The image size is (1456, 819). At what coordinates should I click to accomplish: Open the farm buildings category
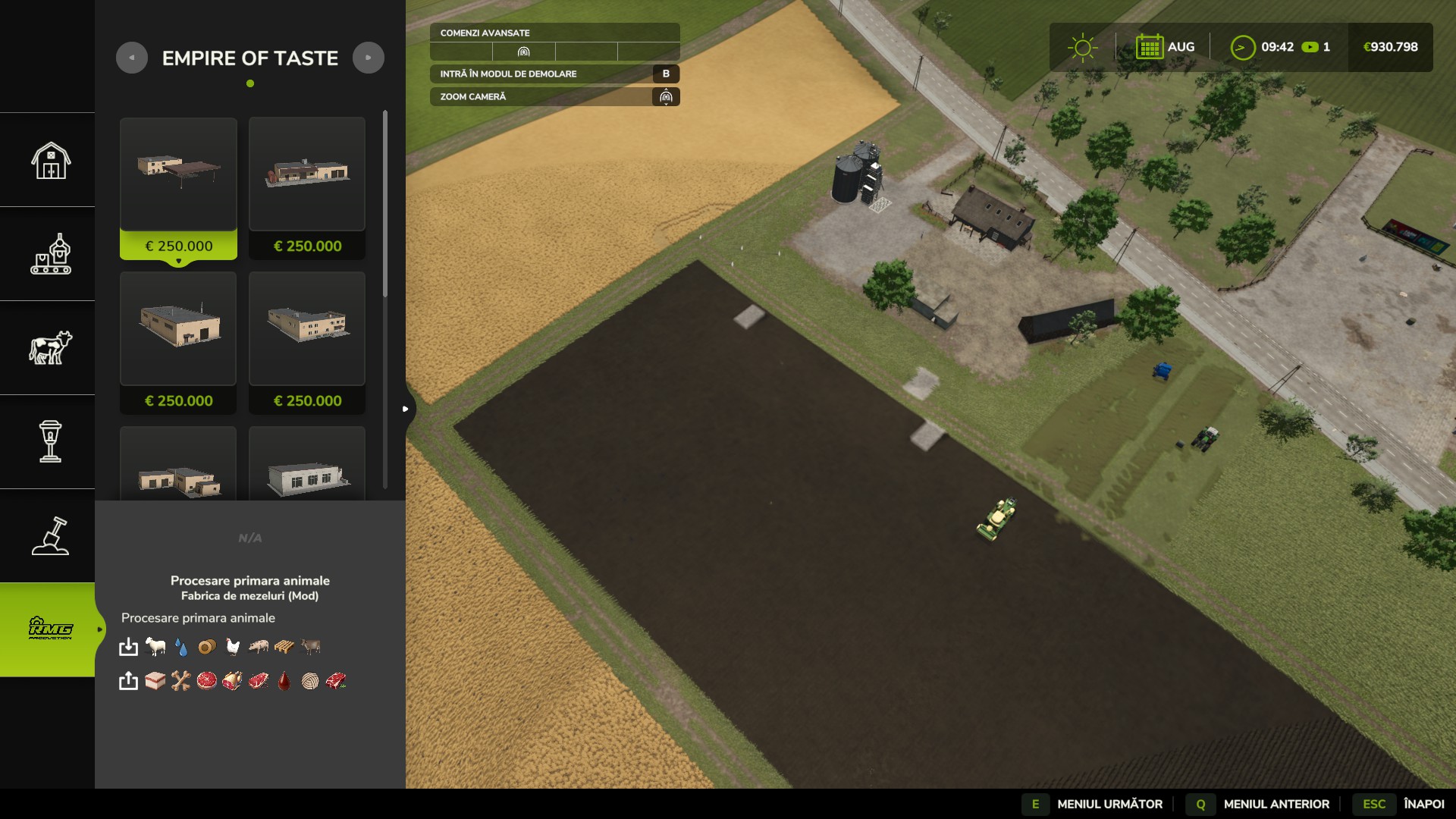[50, 160]
